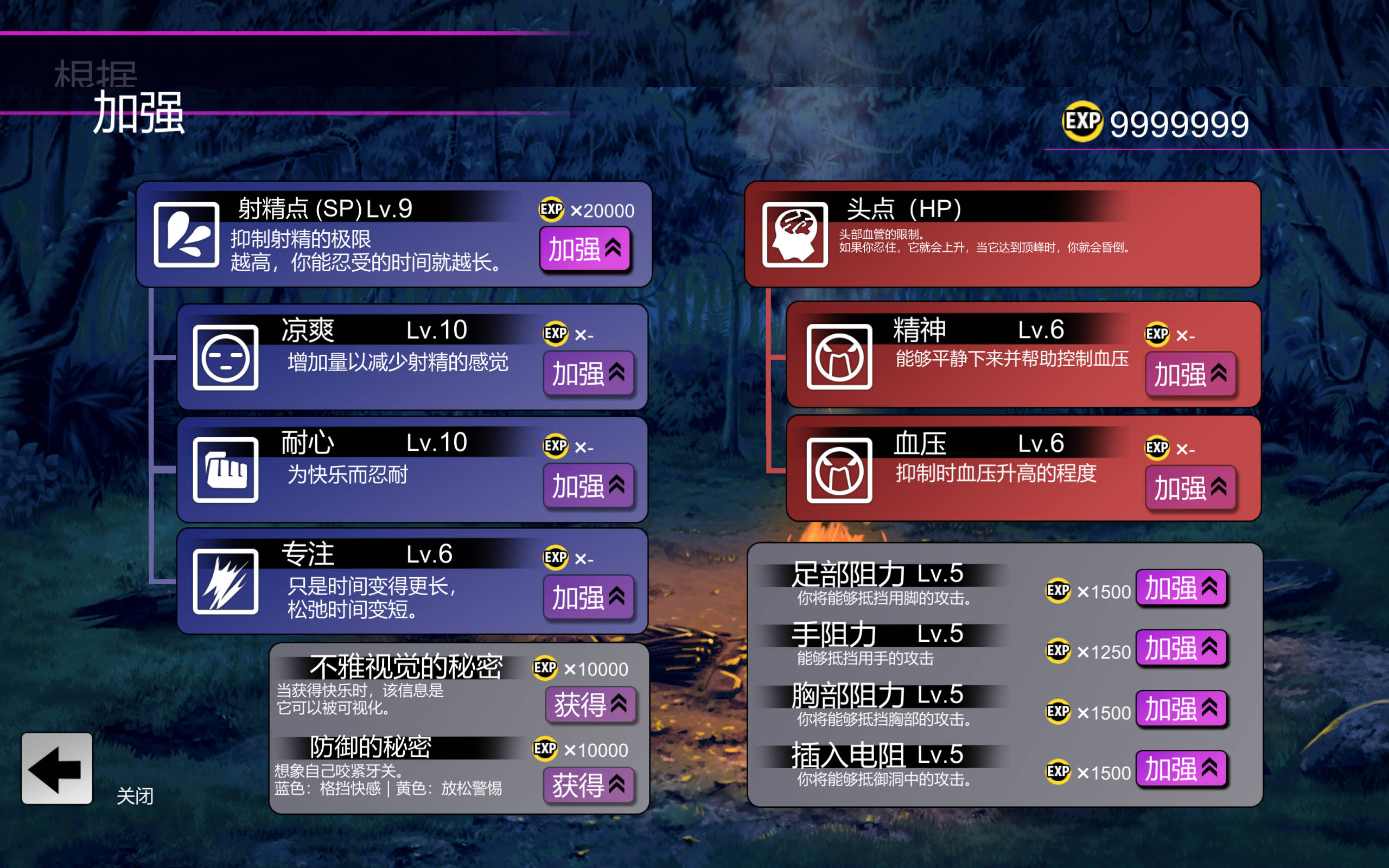This screenshot has width=1389, height=868.
Task: Upgrade 插入电阻 with its 加强 button
Action: point(1181,769)
